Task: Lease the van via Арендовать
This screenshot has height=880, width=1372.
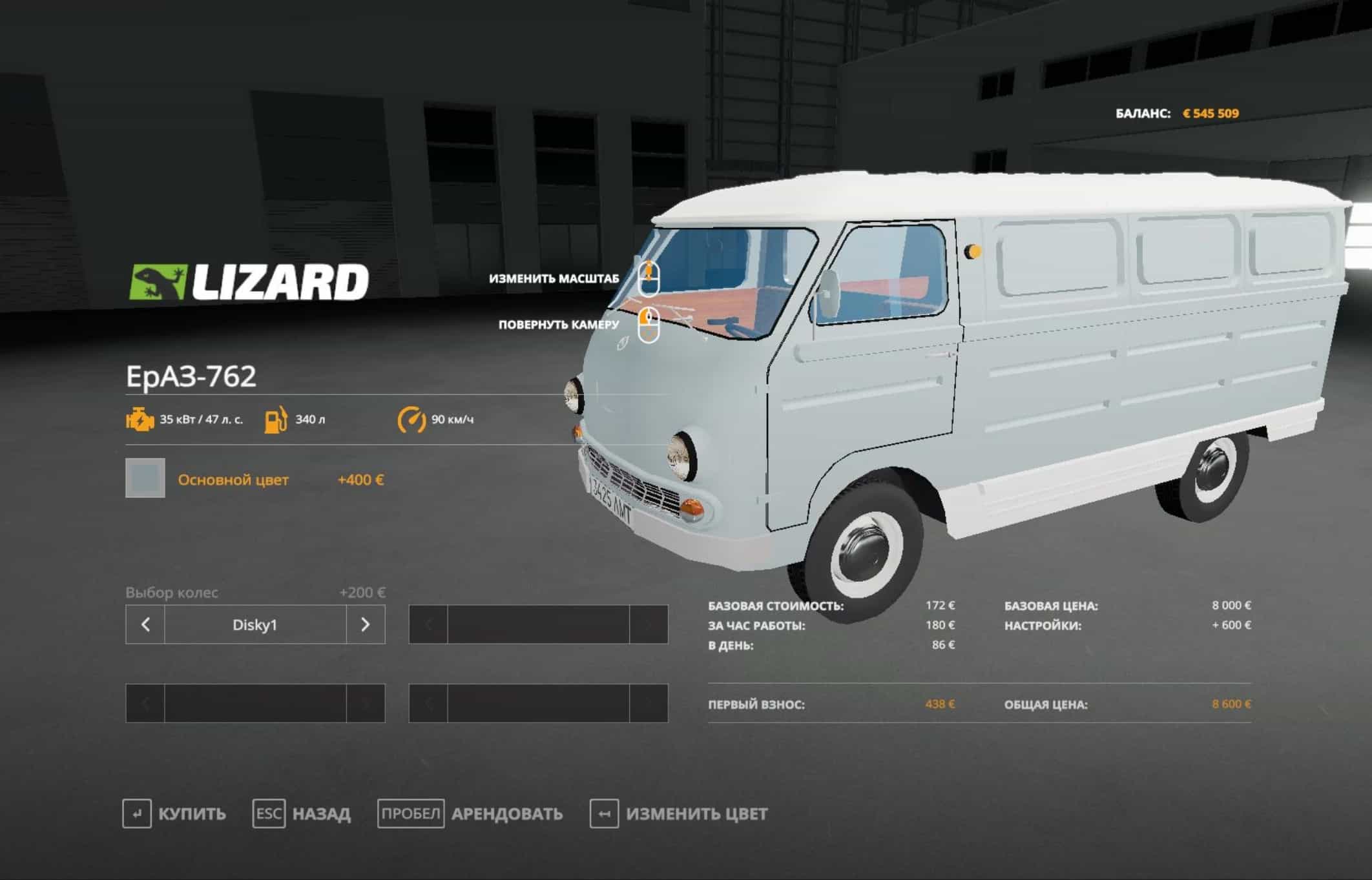Action: [x=470, y=813]
